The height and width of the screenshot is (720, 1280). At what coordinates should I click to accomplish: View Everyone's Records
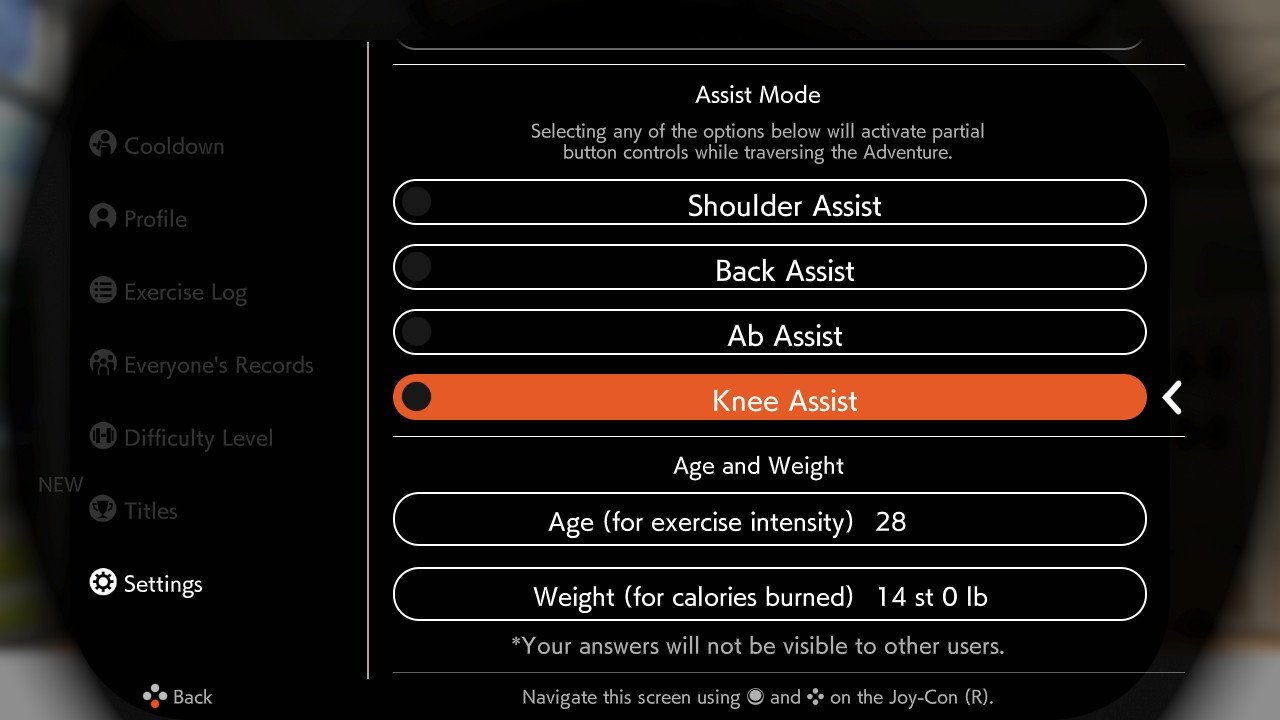click(201, 365)
